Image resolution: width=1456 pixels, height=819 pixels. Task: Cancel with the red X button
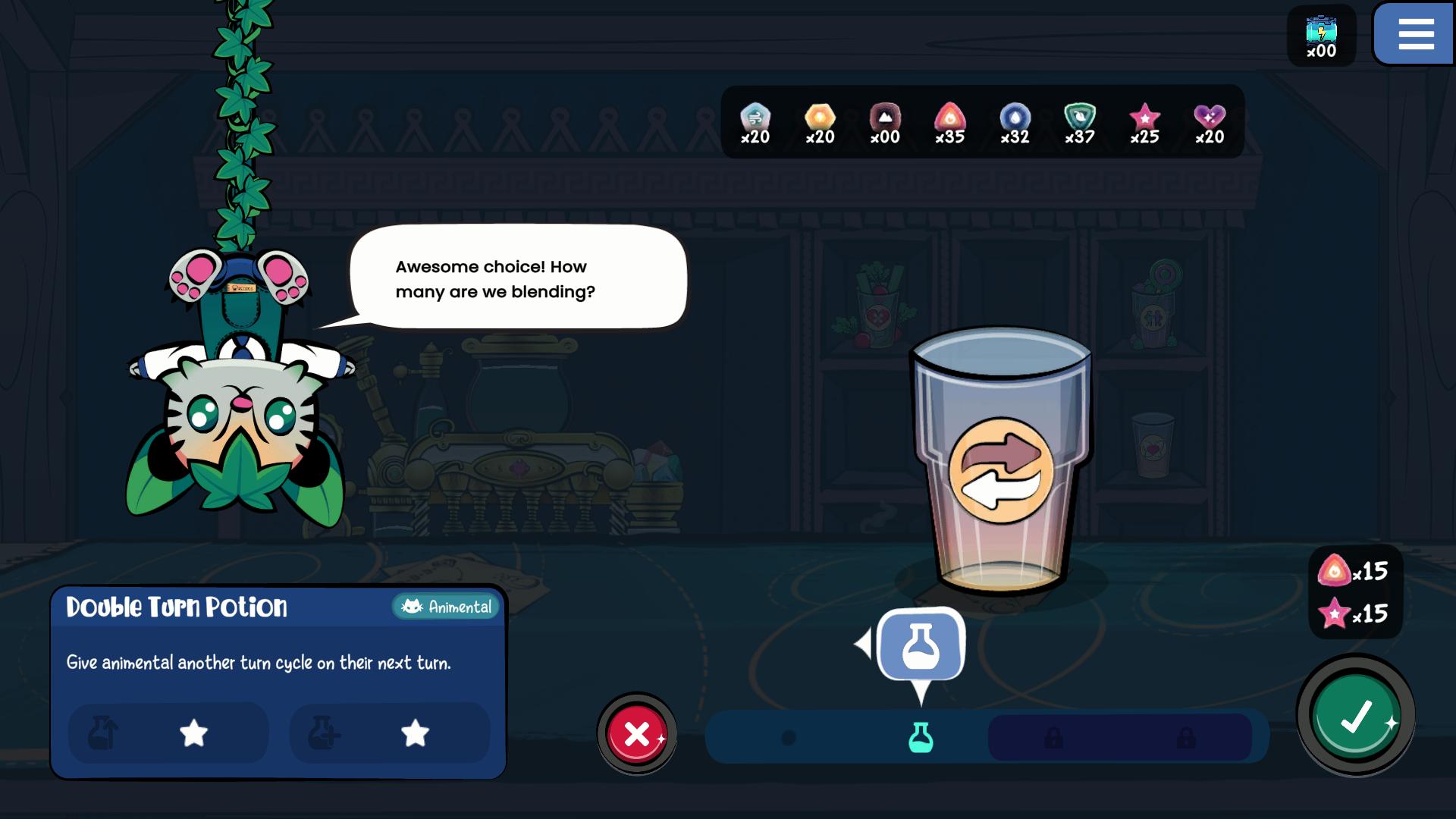(x=637, y=733)
